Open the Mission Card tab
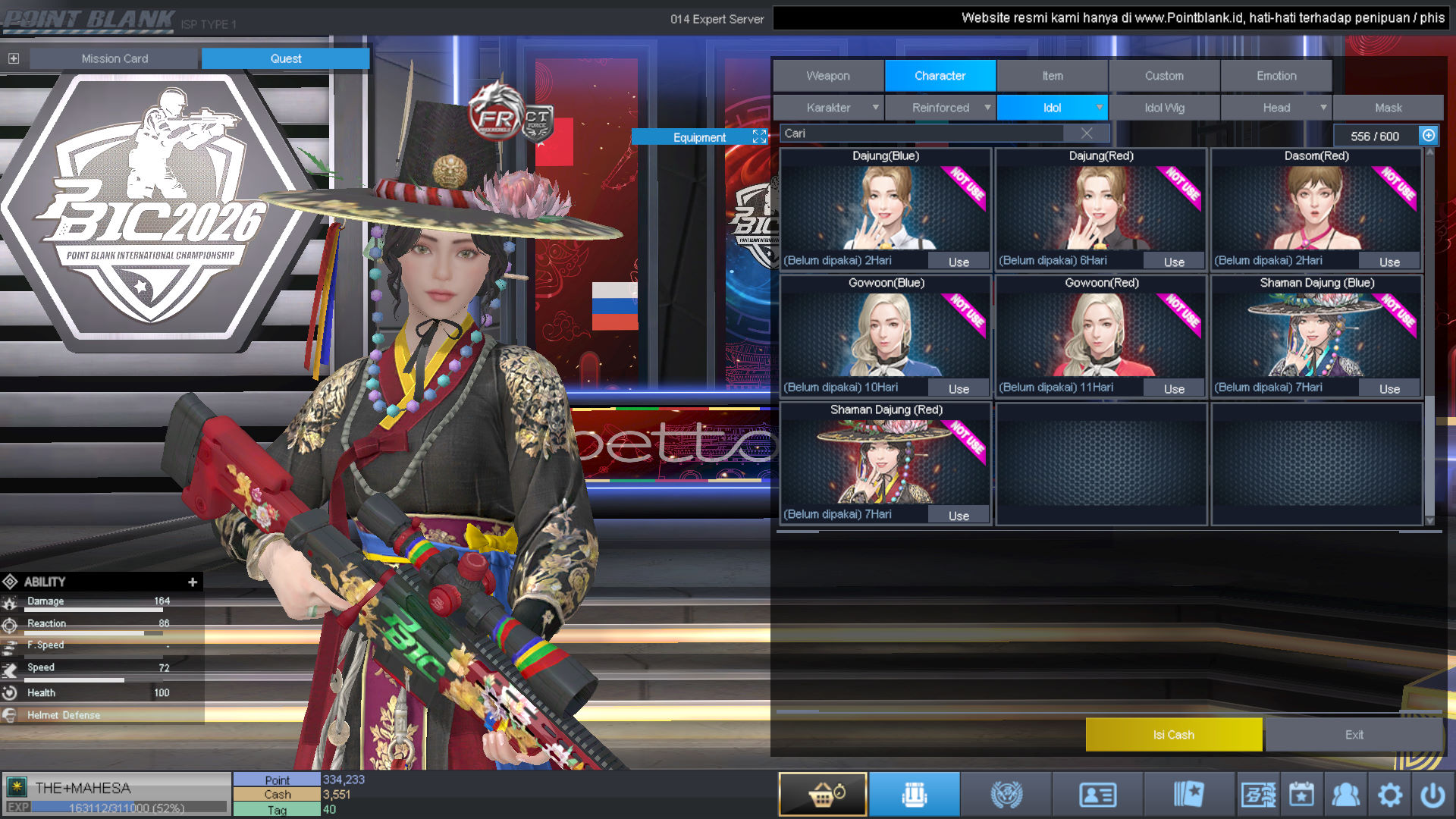 115,58
